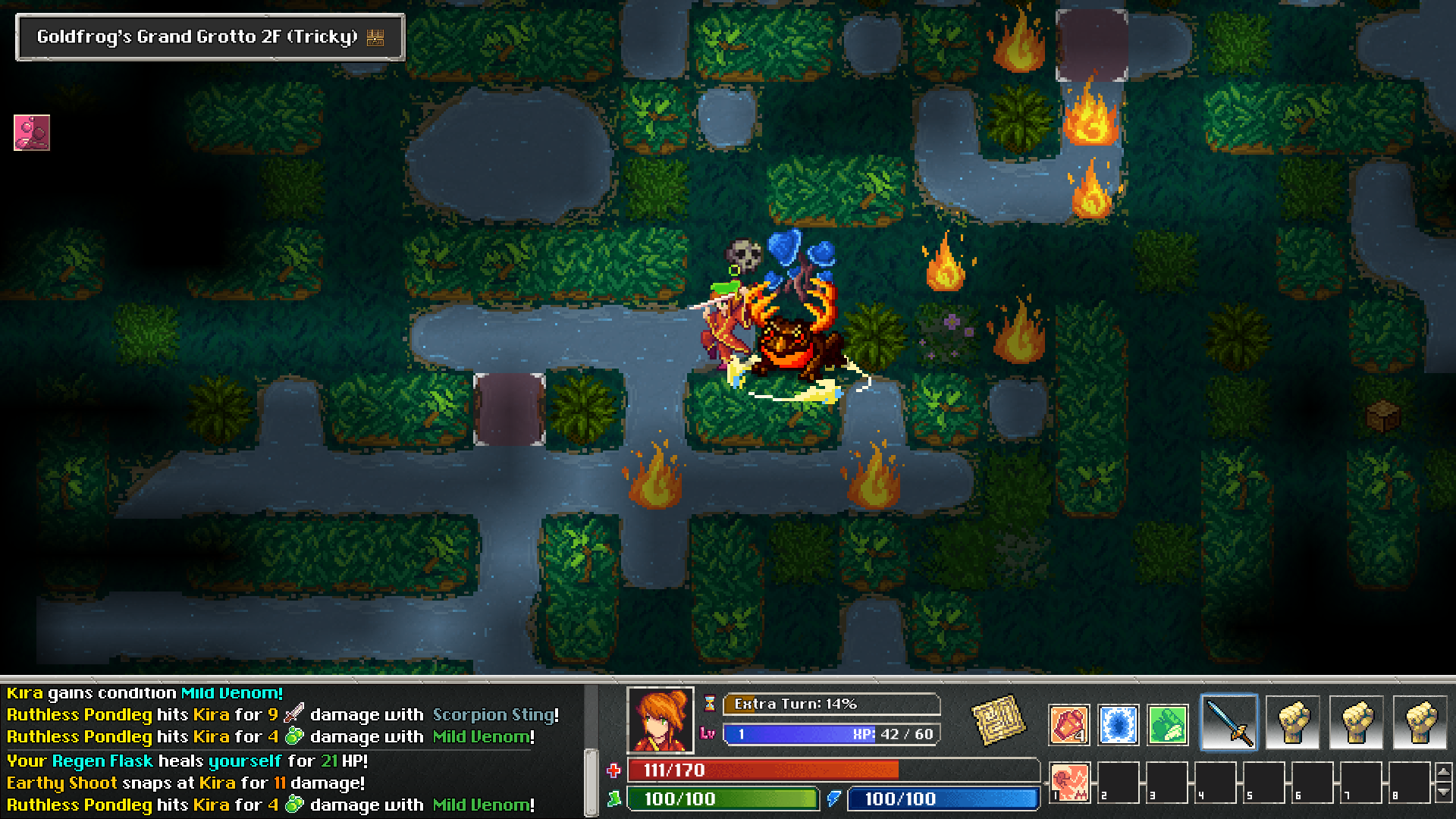Open the green bag inventory icon
The width and height of the screenshot is (1456, 819).
click(x=1167, y=724)
